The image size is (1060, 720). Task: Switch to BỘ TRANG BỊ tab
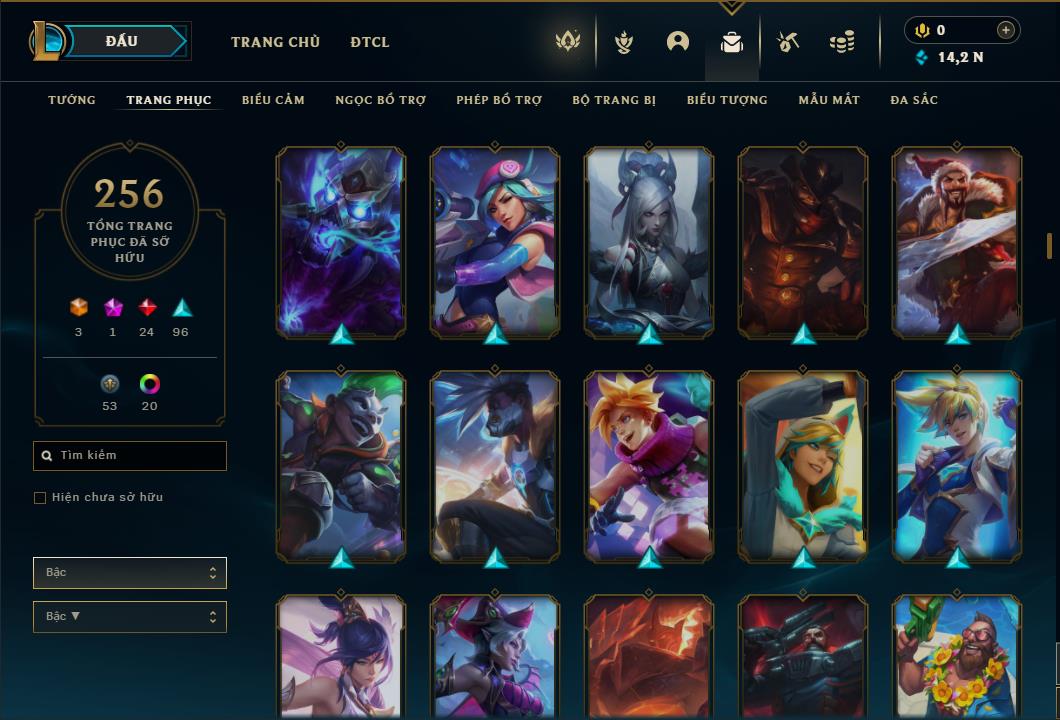(614, 100)
